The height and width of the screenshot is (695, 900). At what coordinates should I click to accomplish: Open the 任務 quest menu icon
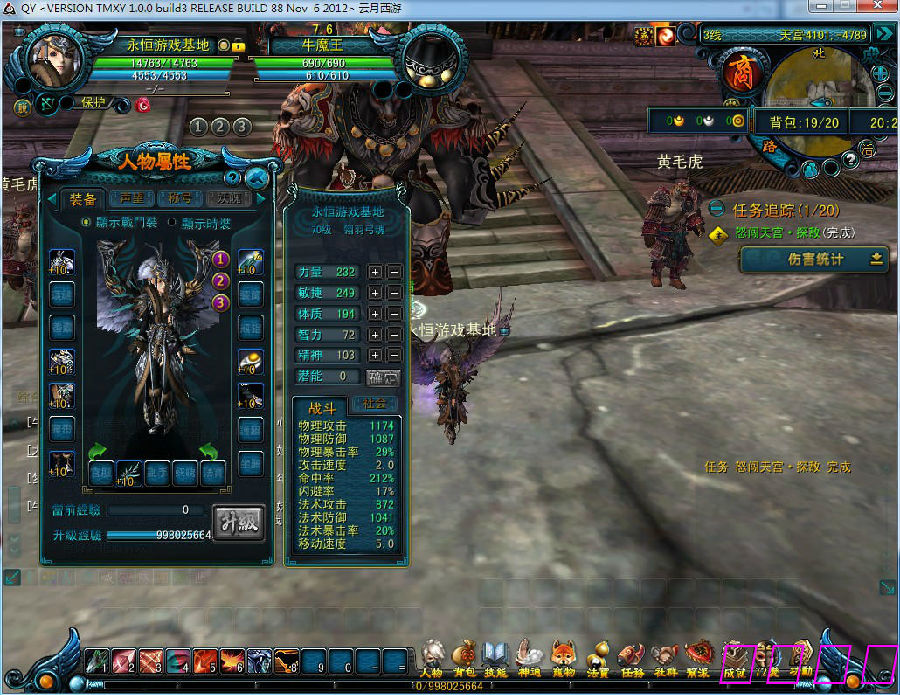point(632,655)
